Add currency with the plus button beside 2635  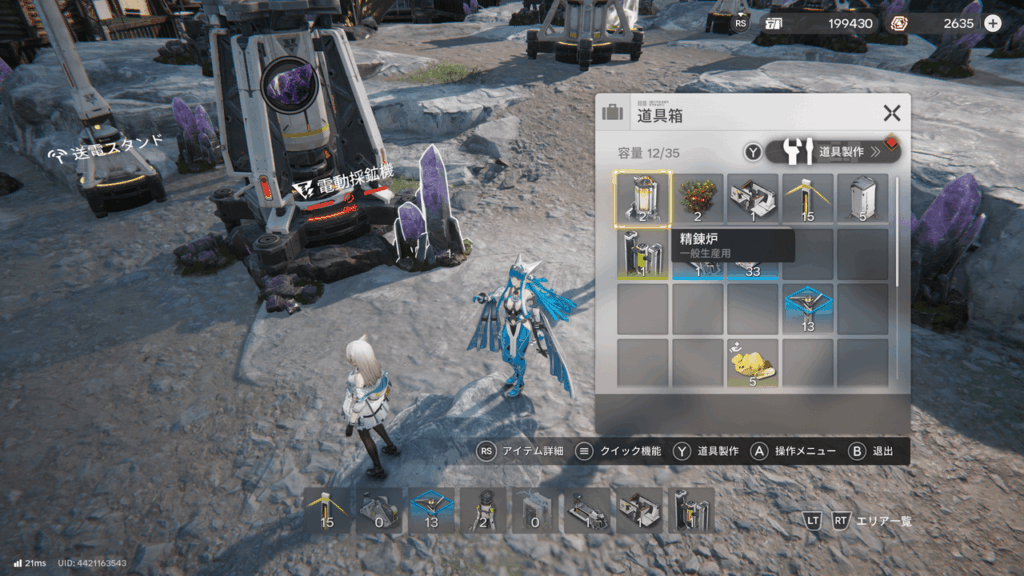[x=992, y=23]
